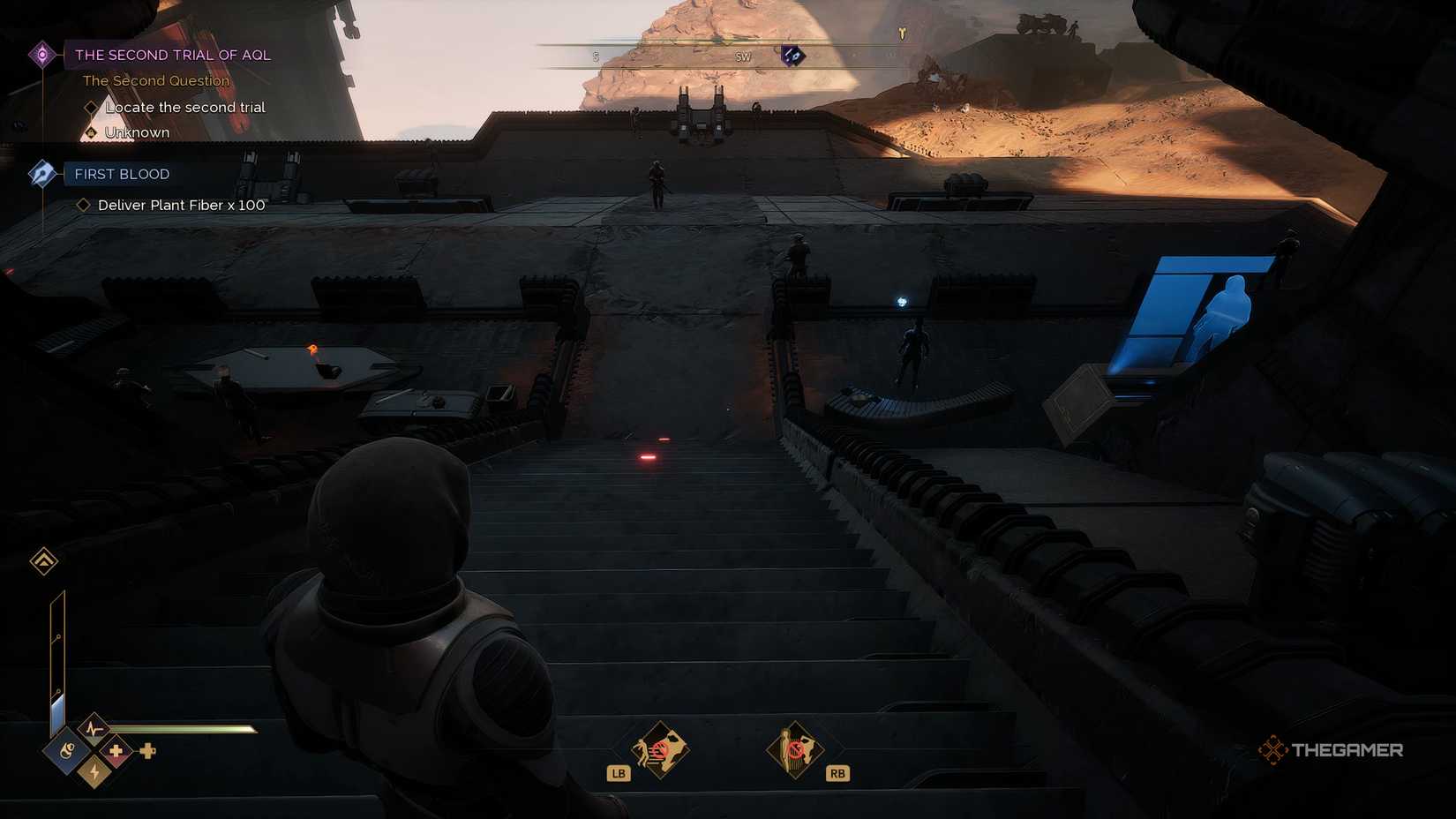Select the S marker on the compass bar

[x=596, y=55]
